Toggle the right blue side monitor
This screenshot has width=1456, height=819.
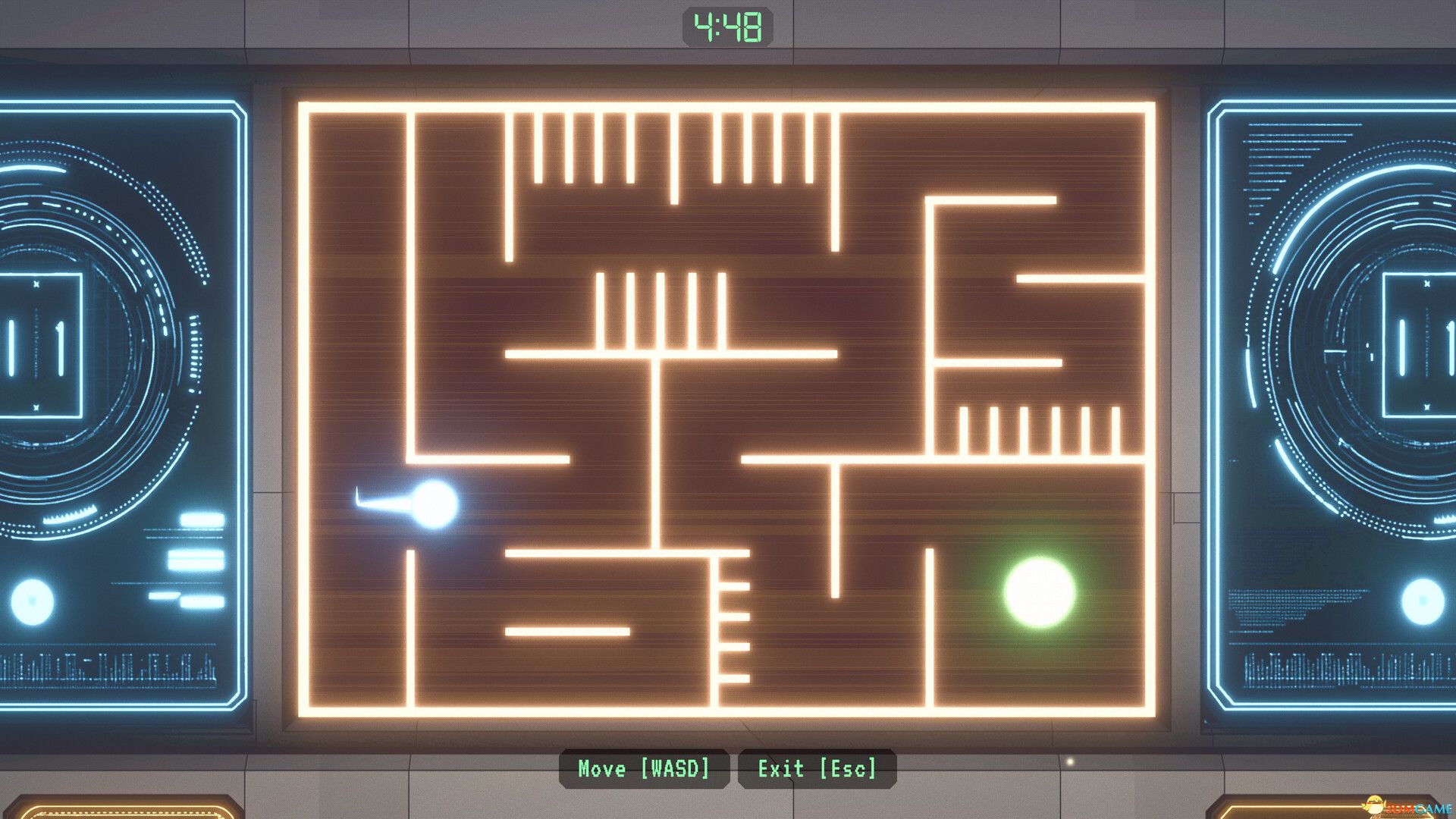coord(1335,402)
